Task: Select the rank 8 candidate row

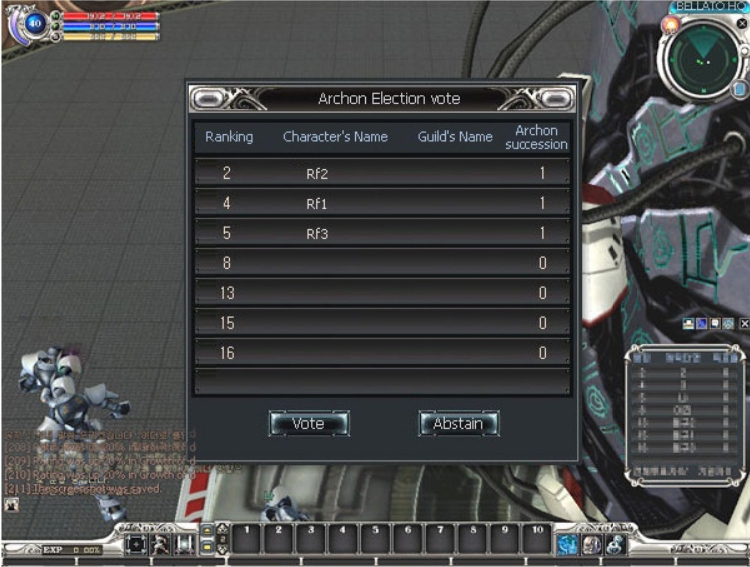Action: click(382, 263)
